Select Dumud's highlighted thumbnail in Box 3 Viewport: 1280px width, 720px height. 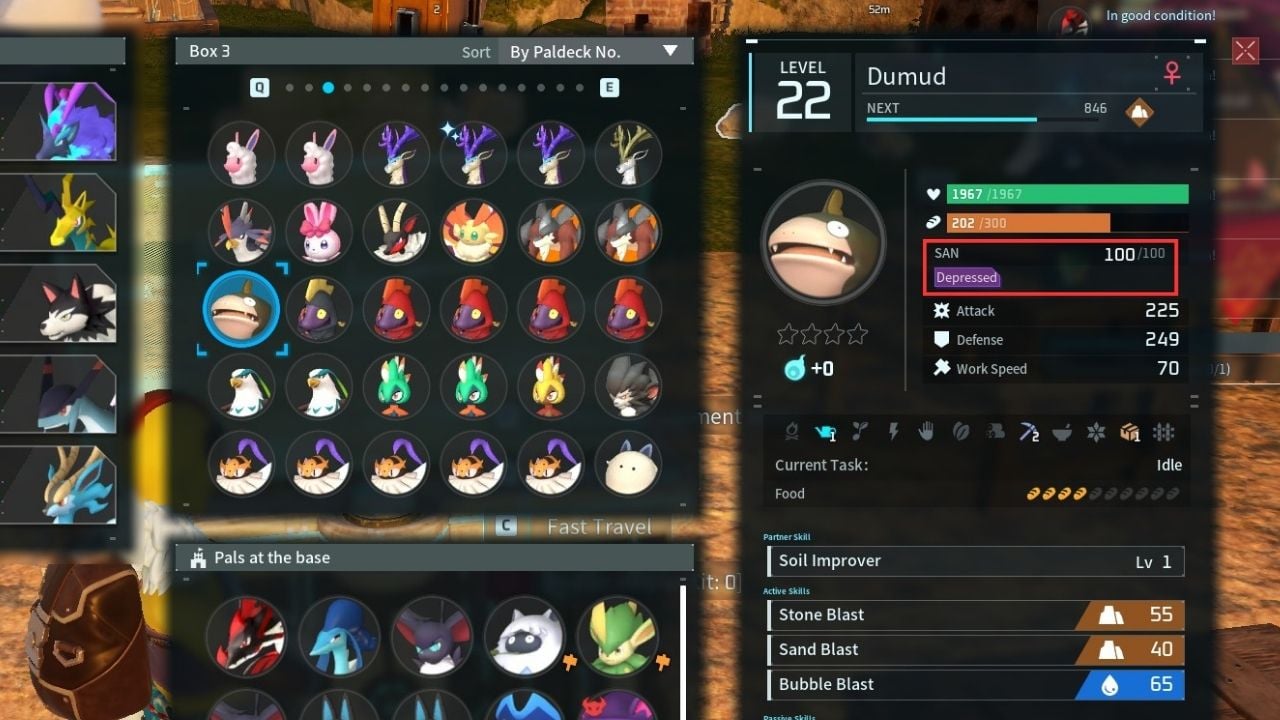pos(240,310)
